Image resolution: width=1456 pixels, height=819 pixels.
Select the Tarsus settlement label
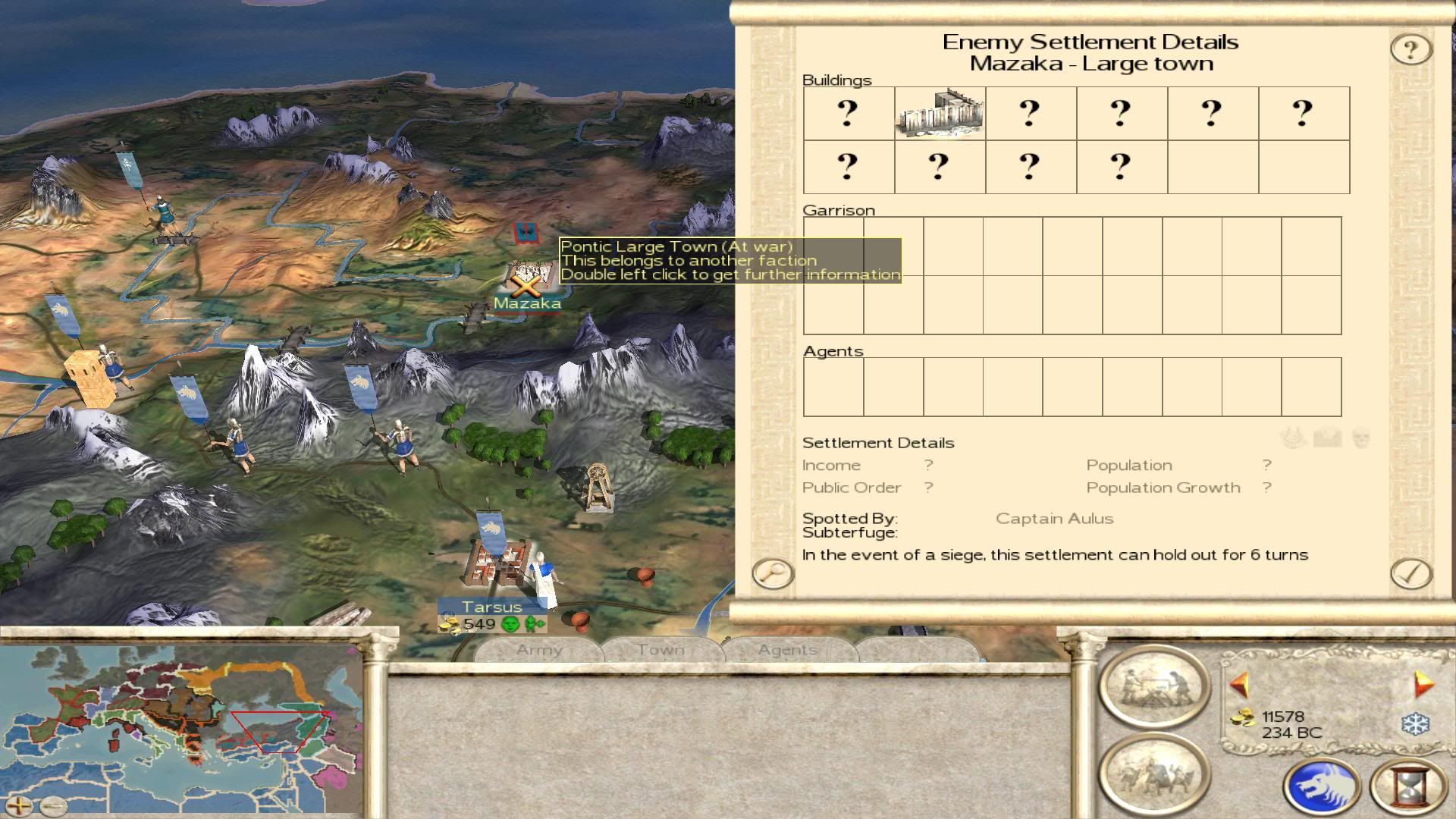[492, 607]
